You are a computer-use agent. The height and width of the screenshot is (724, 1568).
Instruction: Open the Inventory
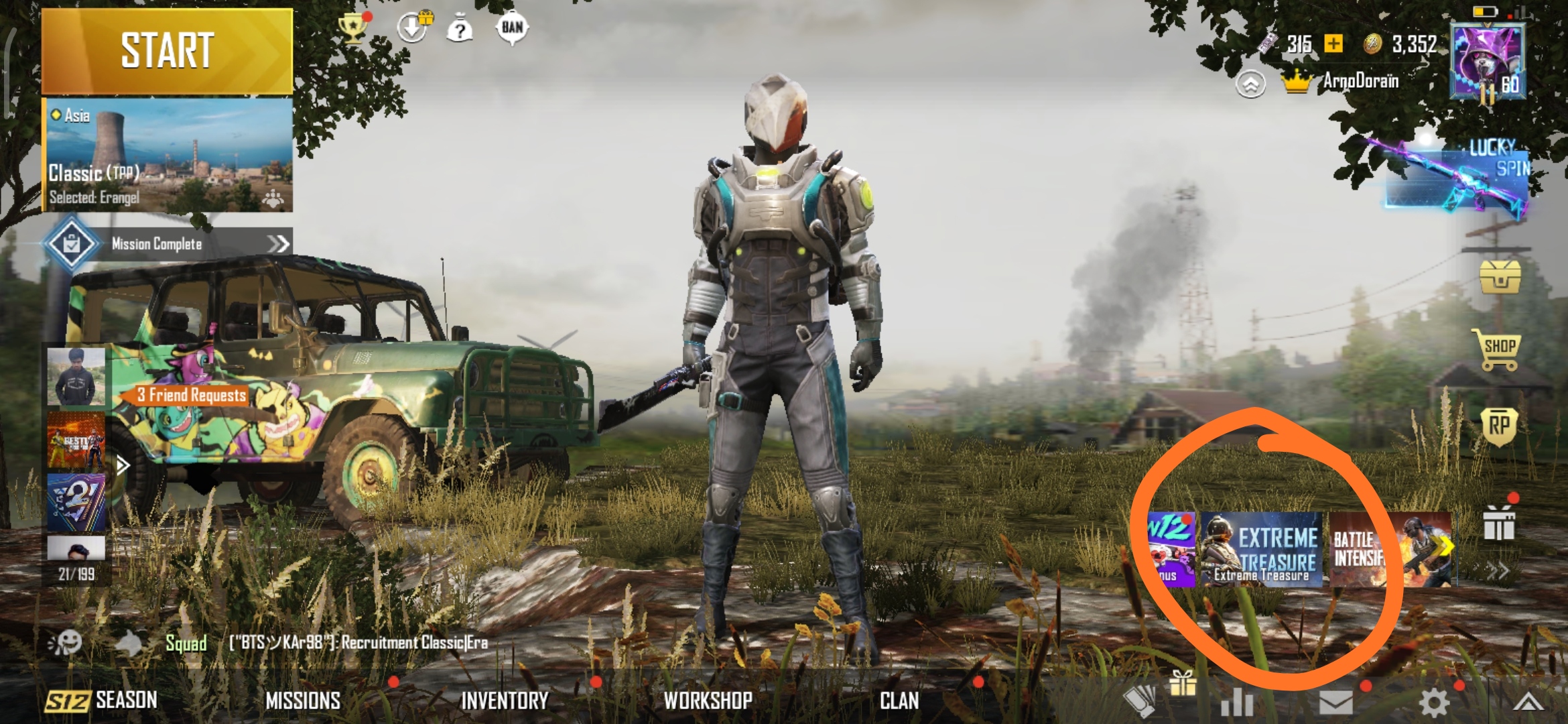(505, 701)
